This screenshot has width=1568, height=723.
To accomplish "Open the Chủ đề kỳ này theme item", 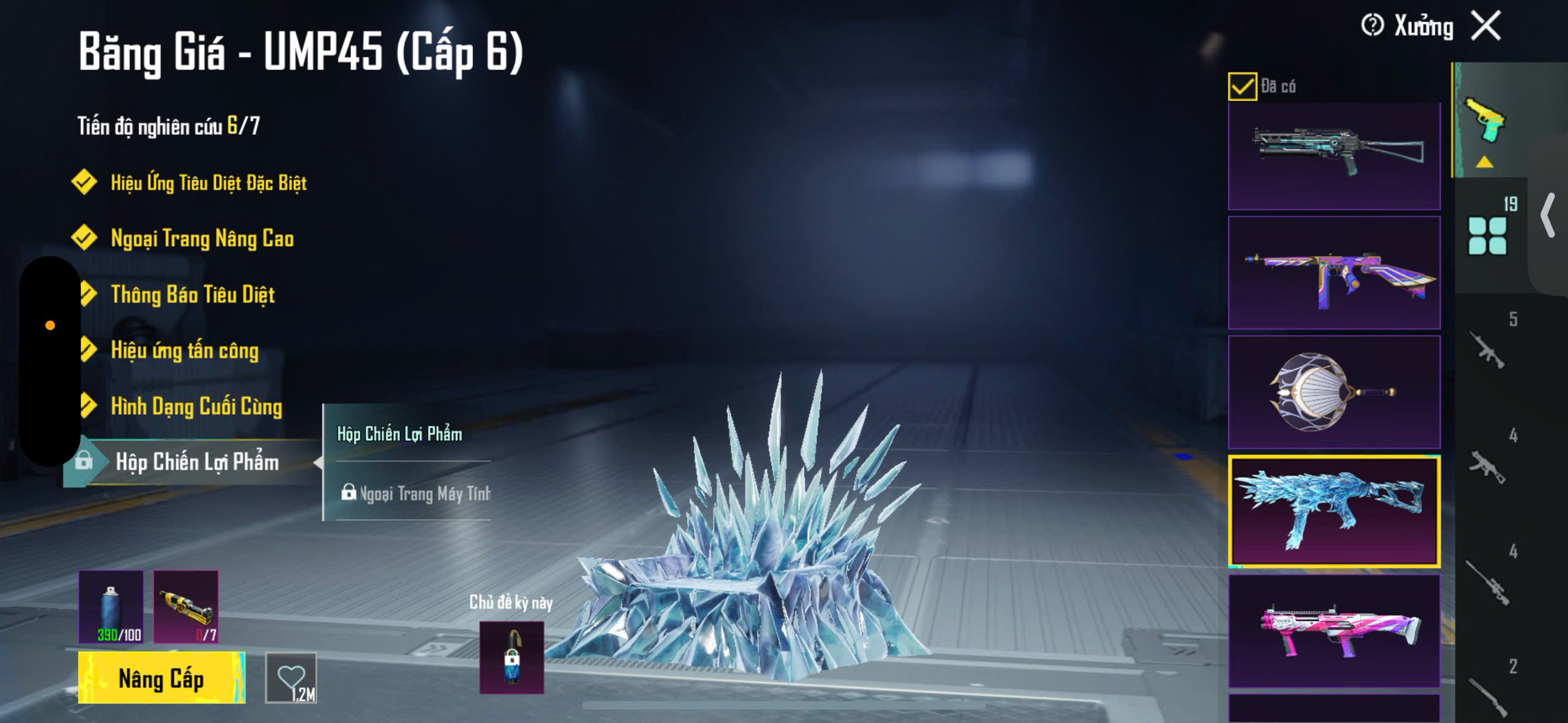I will [x=511, y=657].
